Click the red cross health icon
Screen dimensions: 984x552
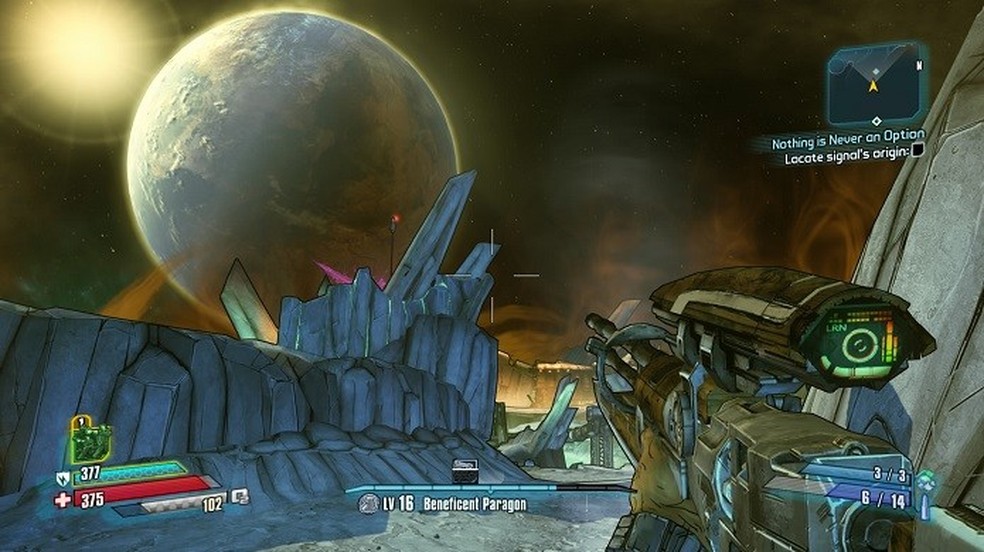click(x=62, y=499)
